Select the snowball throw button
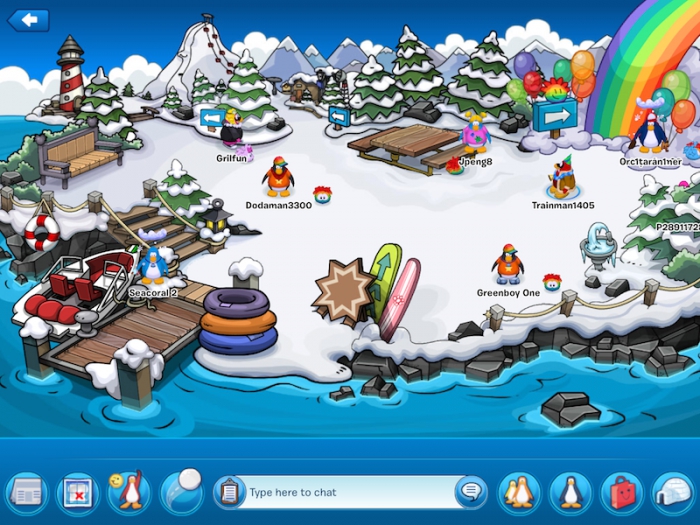The width and height of the screenshot is (700, 525). pyautogui.click(x=181, y=490)
